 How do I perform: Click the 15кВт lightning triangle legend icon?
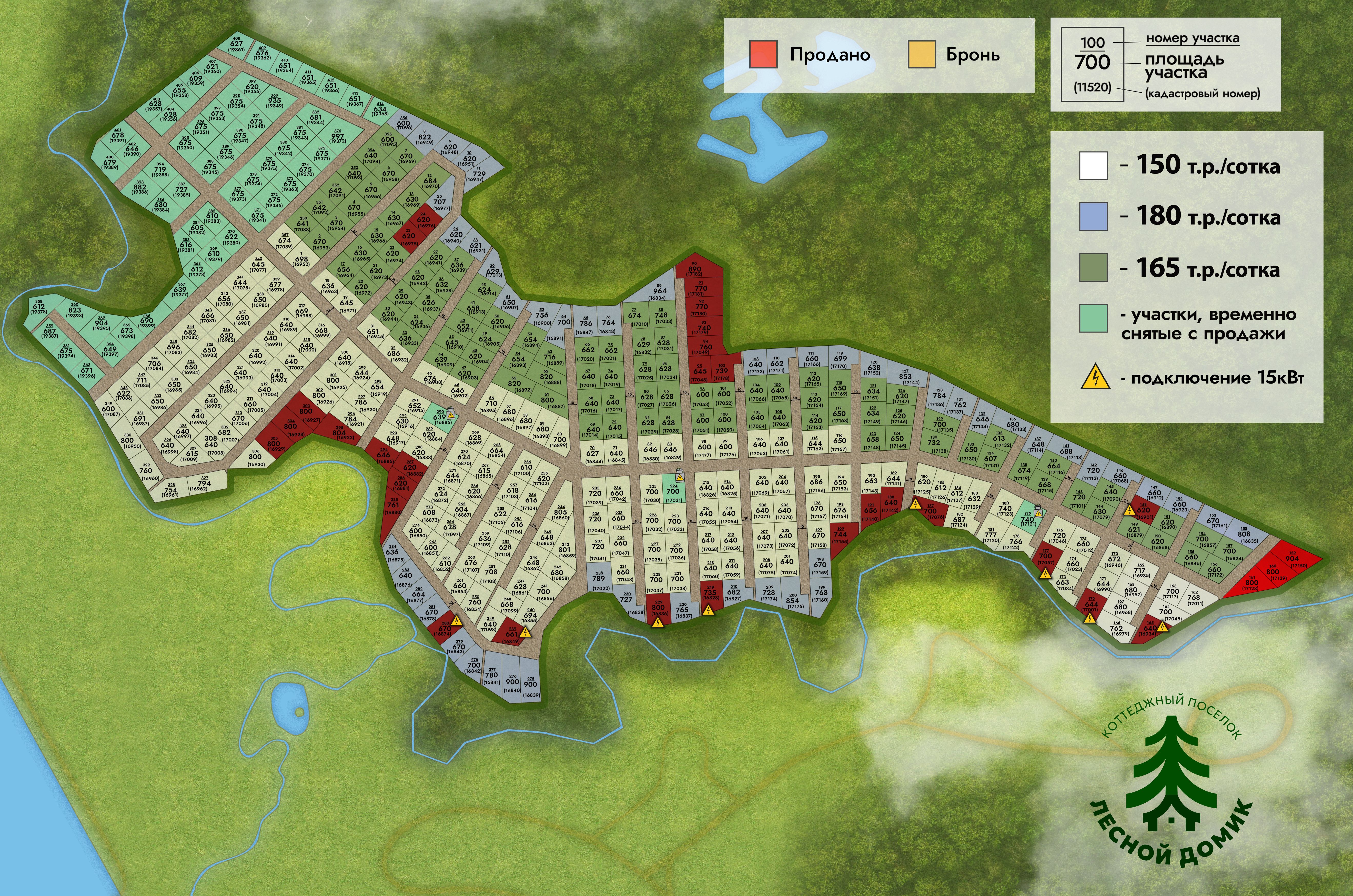(x=1095, y=378)
